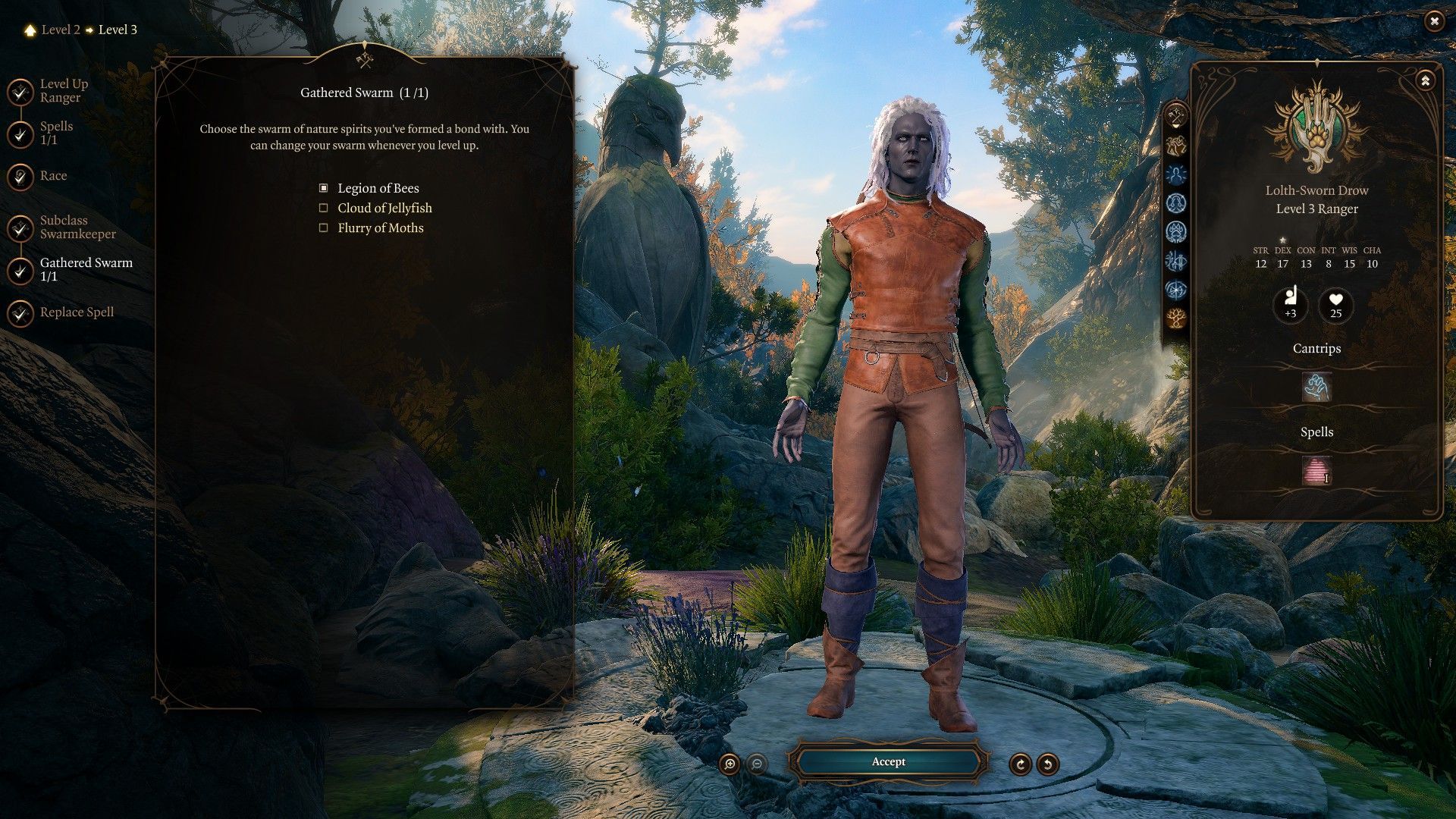The image size is (1456, 819).
Task: Inspect the cantrip icon in summary
Action: tap(1316, 388)
